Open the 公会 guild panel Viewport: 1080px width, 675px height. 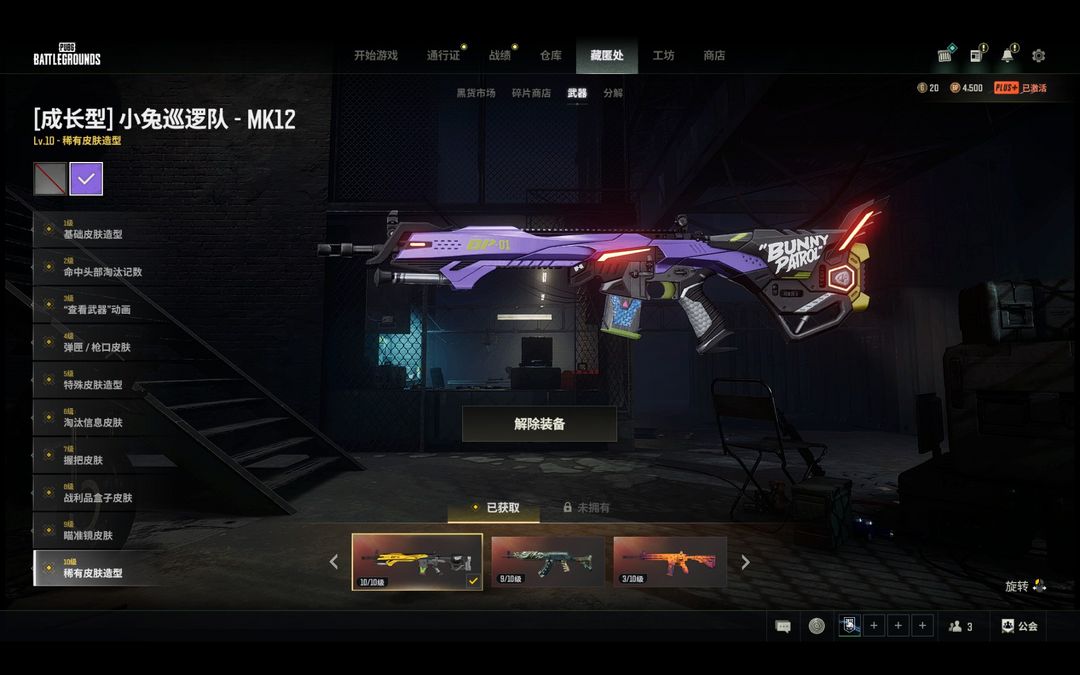[1018, 626]
